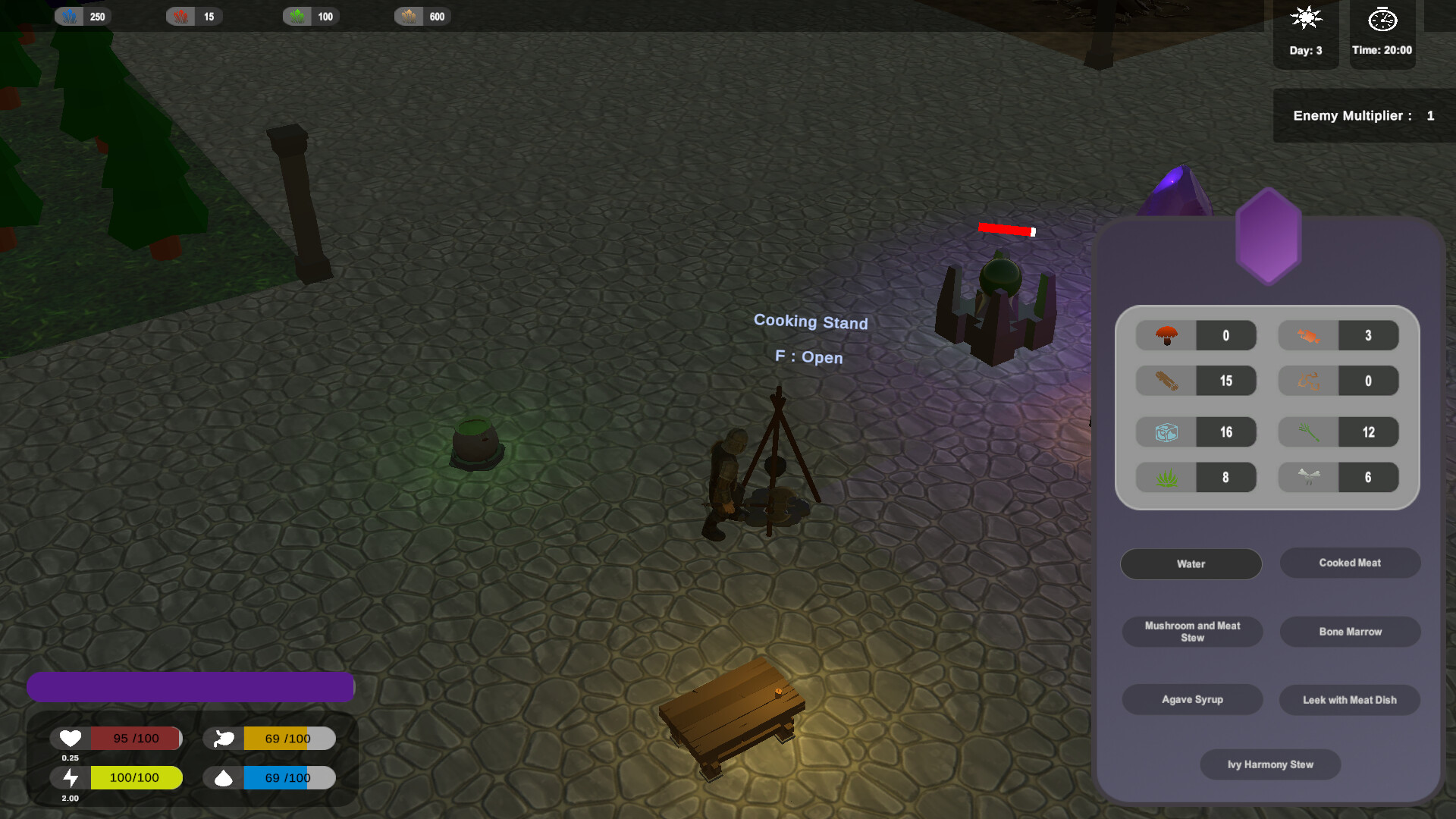Select the bone ingredient icon showing 6
1456x819 pixels.
[x=1307, y=477]
